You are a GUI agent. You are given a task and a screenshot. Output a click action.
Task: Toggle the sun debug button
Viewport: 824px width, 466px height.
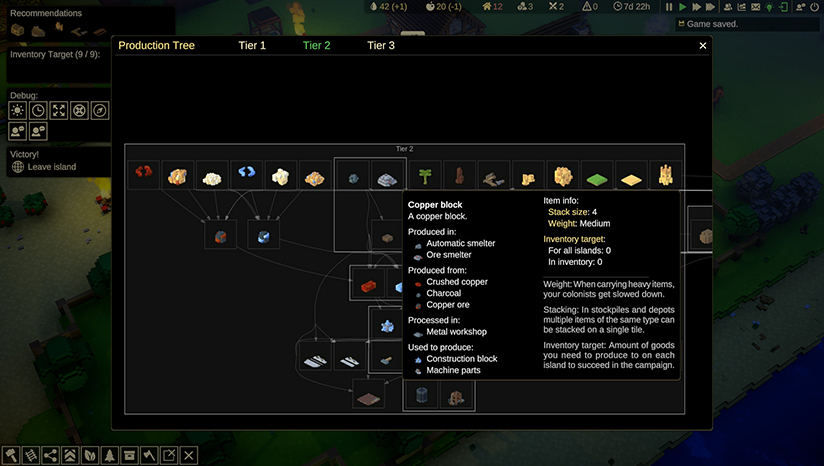pyautogui.click(x=17, y=111)
